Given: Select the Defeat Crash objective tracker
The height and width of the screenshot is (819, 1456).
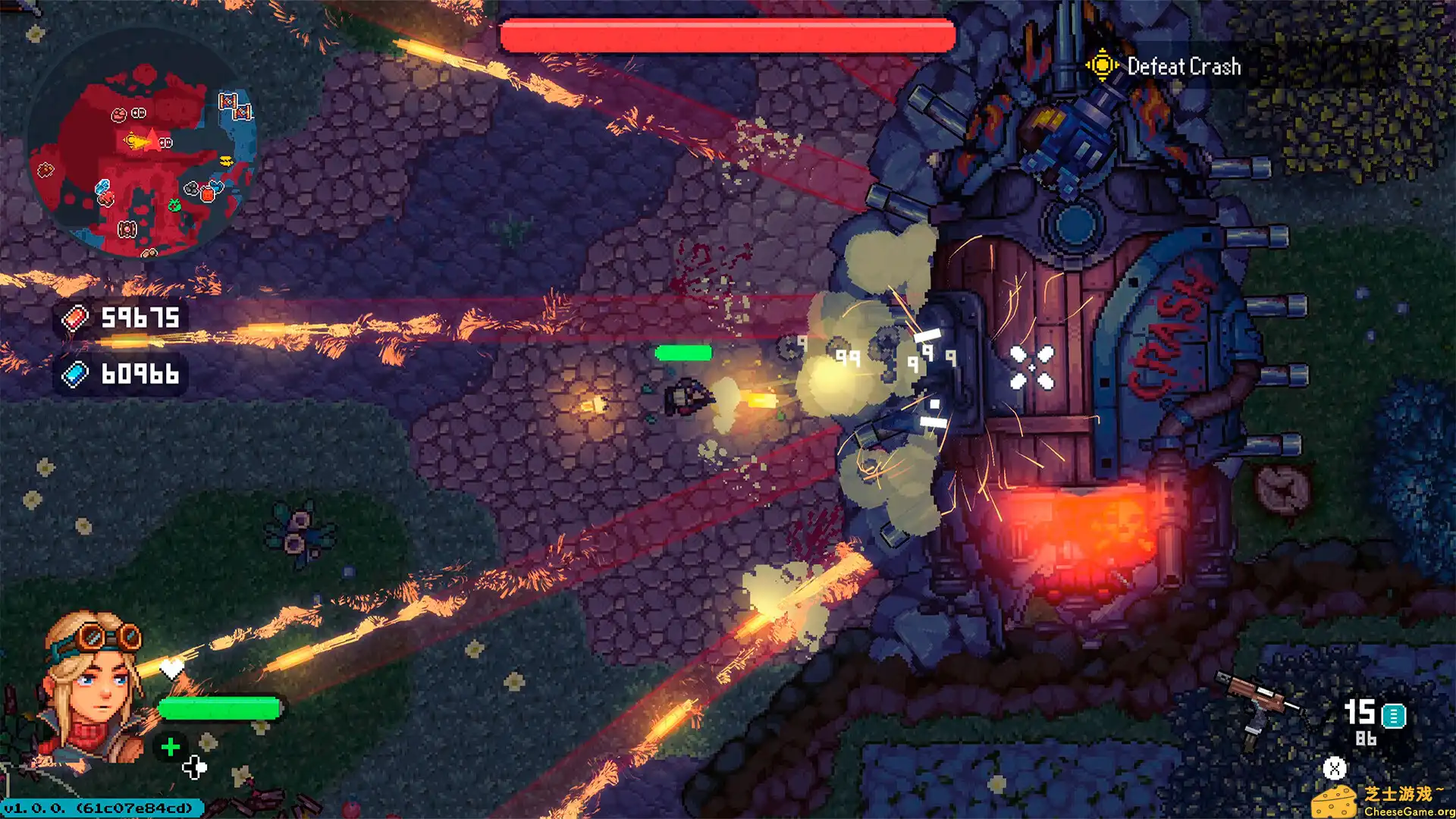Looking at the screenshot, I should pos(1165,67).
